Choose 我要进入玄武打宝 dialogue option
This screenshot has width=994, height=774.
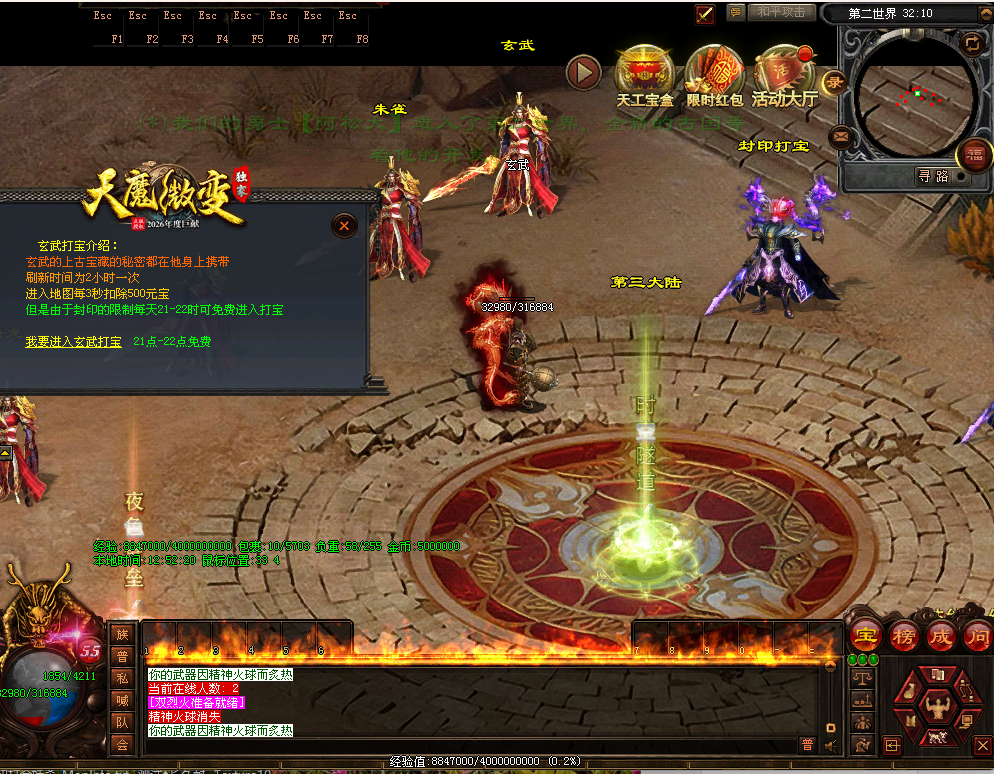[73, 342]
